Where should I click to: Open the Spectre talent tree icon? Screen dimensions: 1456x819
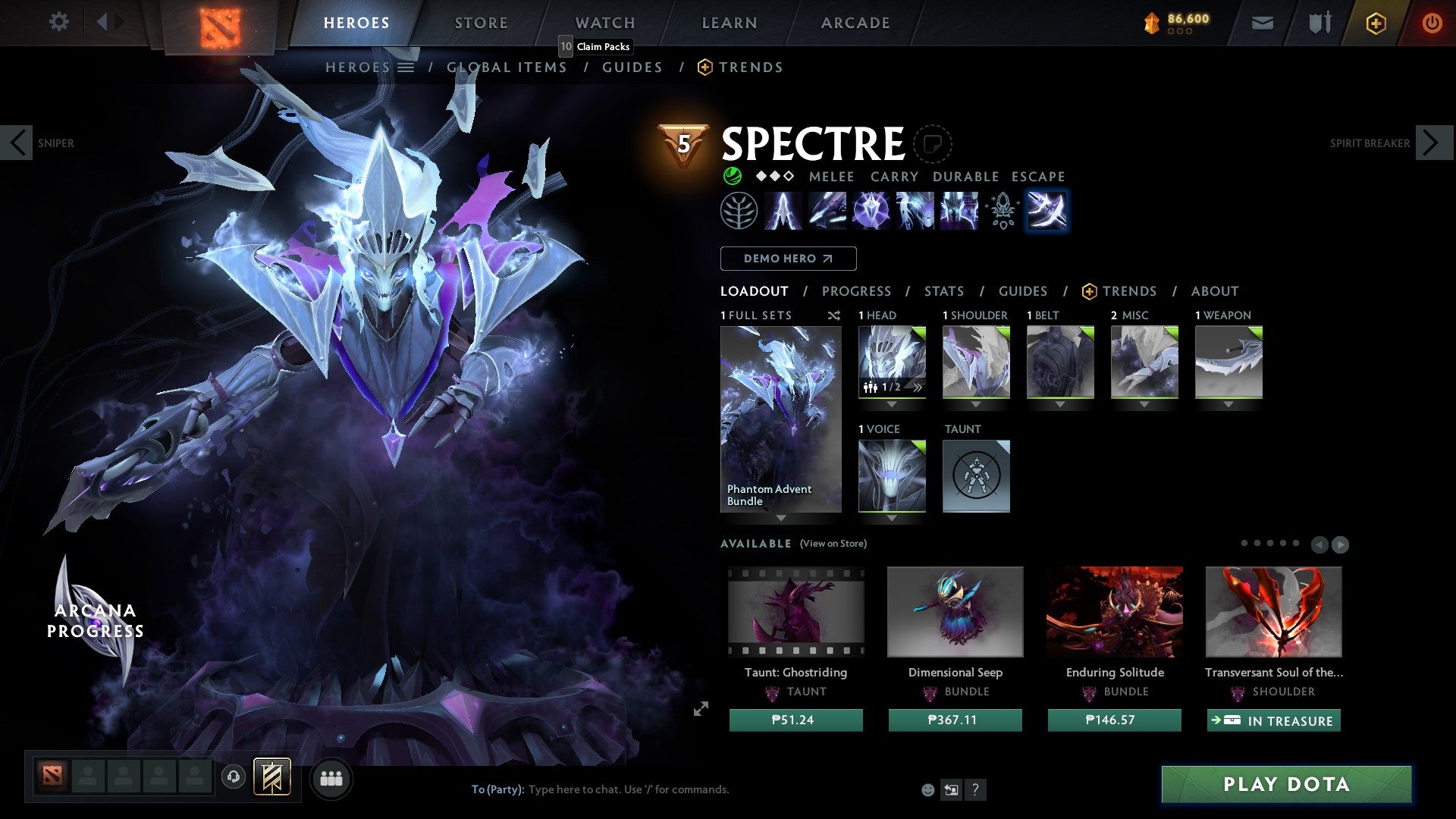(739, 211)
